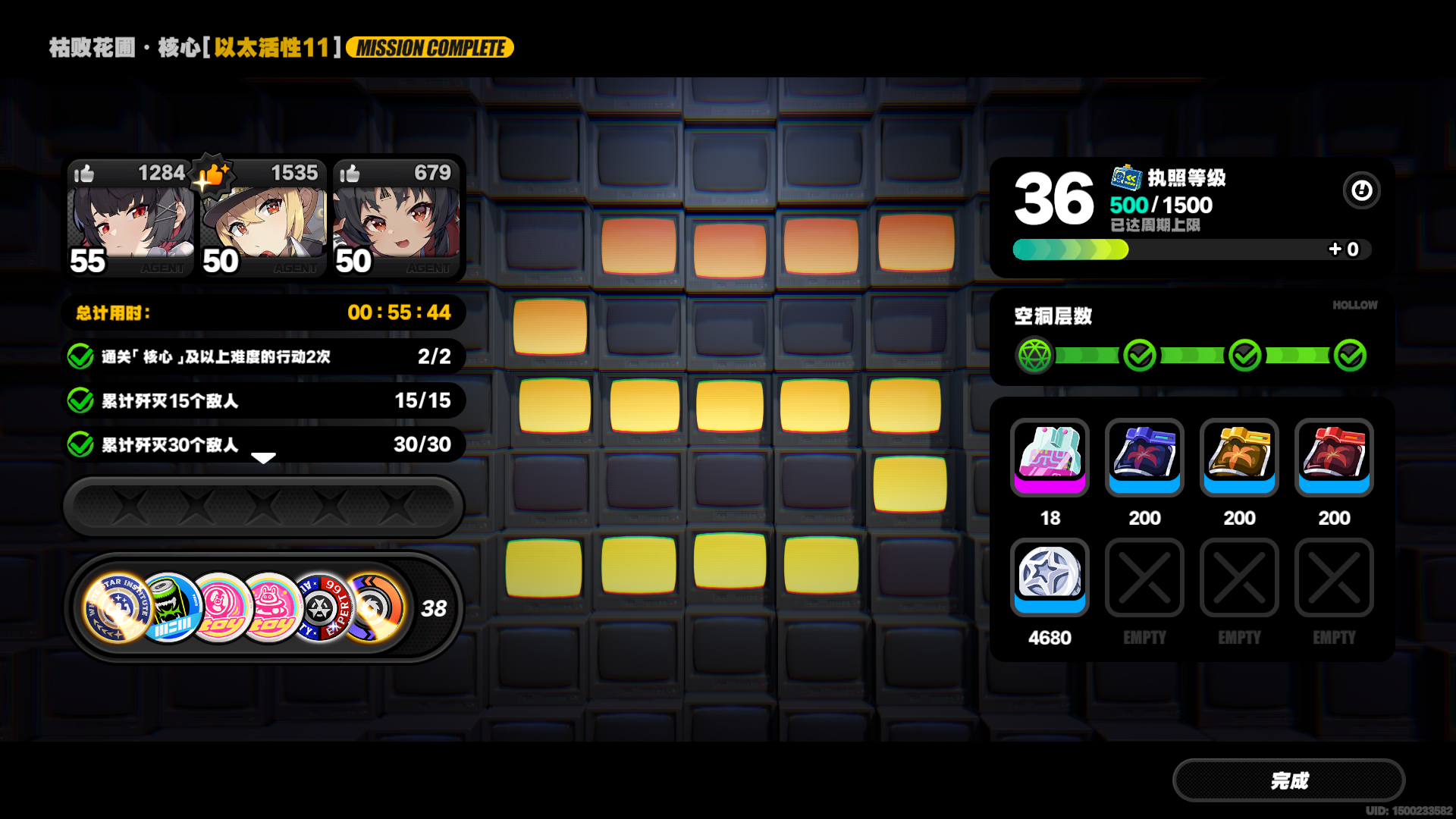The height and width of the screenshot is (819, 1456).
Task: Click the license card icon beside 执照等级
Action: (x=1125, y=180)
